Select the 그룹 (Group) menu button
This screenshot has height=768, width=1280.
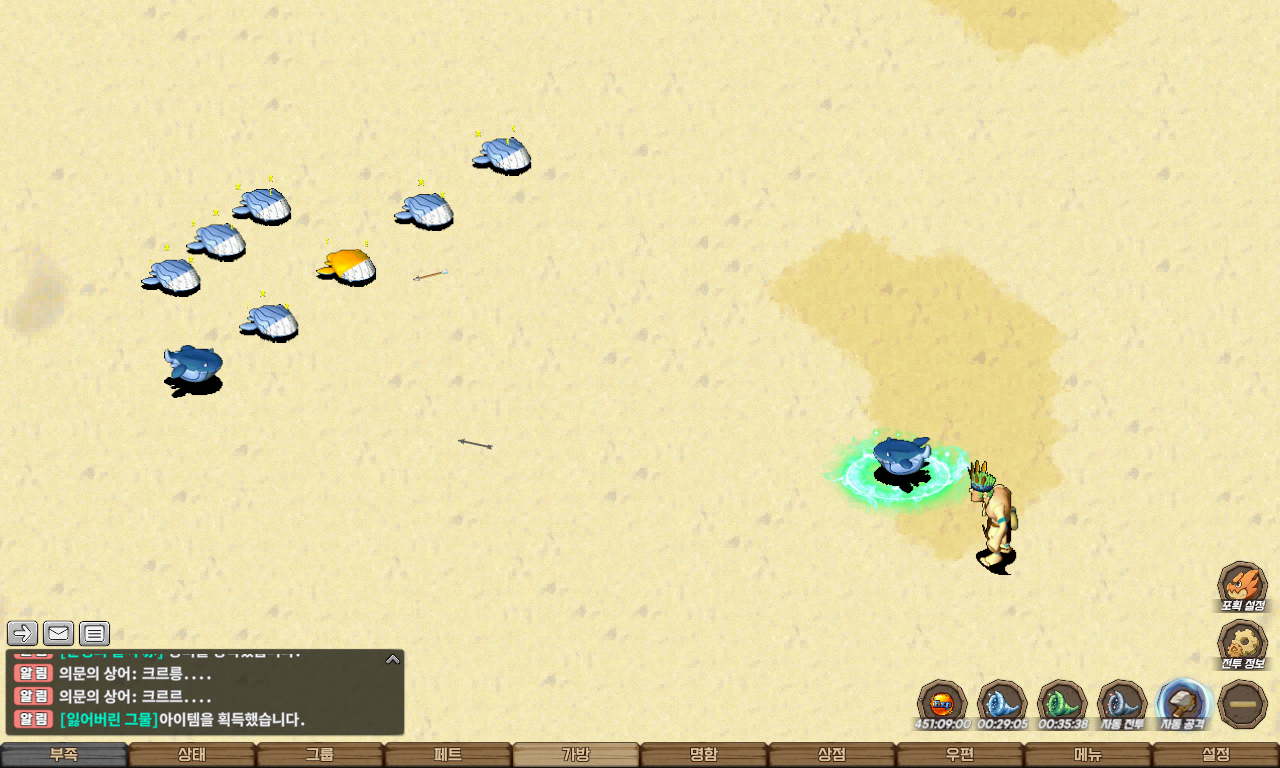tap(320, 755)
